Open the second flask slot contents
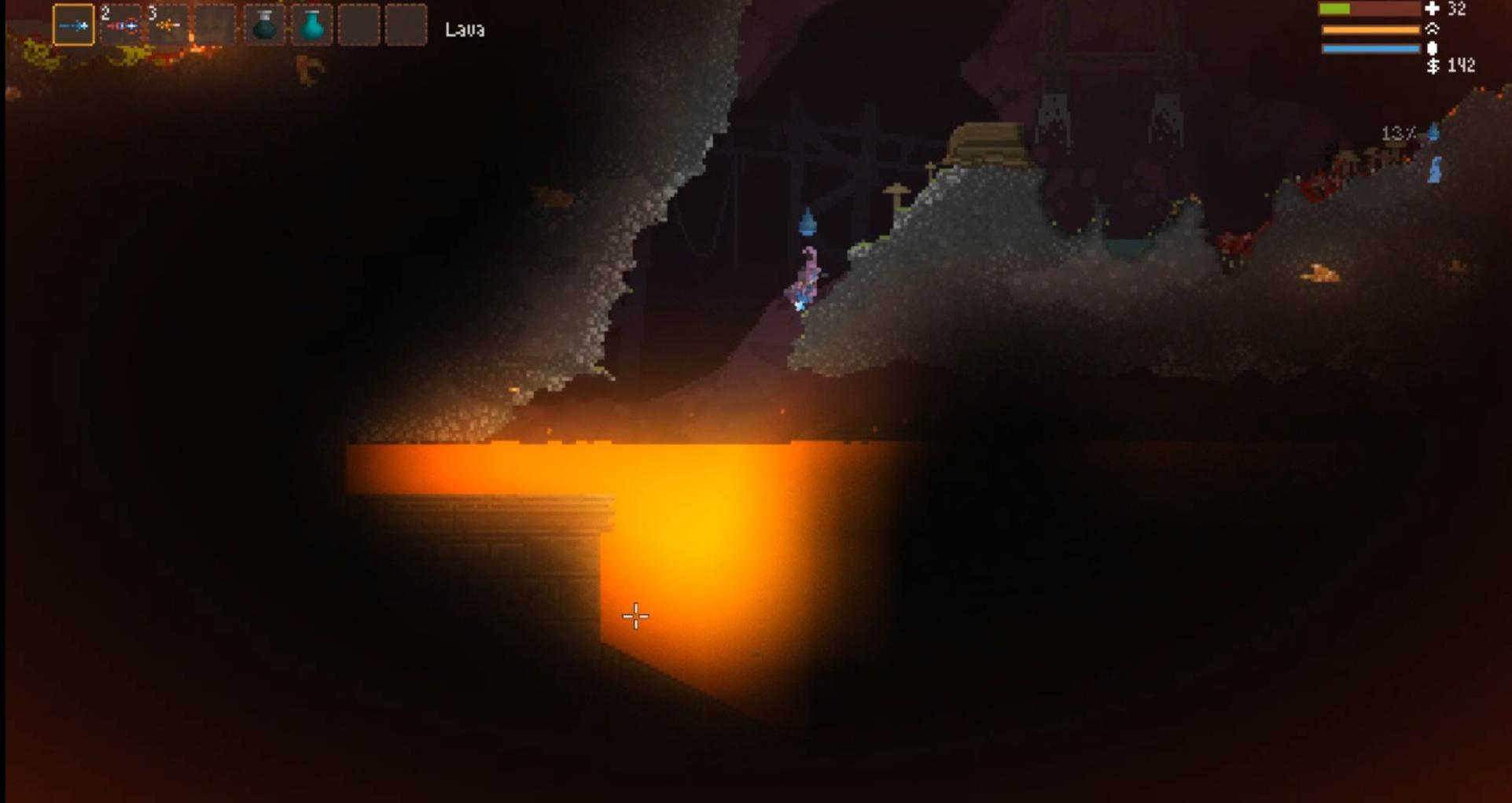The width and height of the screenshot is (1512, 803). tap(311, 24)
